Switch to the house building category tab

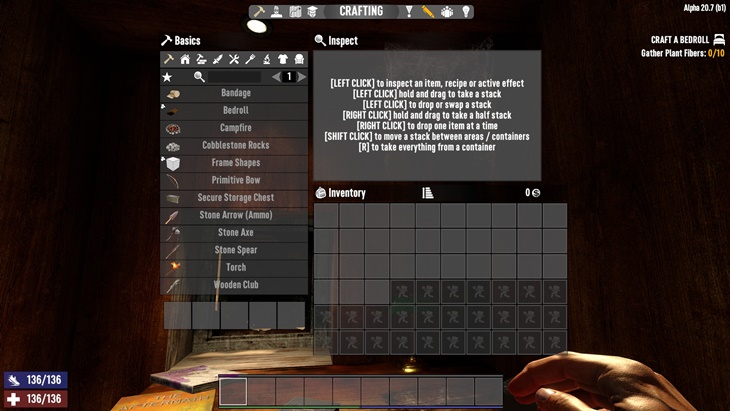tap(185, 59)
